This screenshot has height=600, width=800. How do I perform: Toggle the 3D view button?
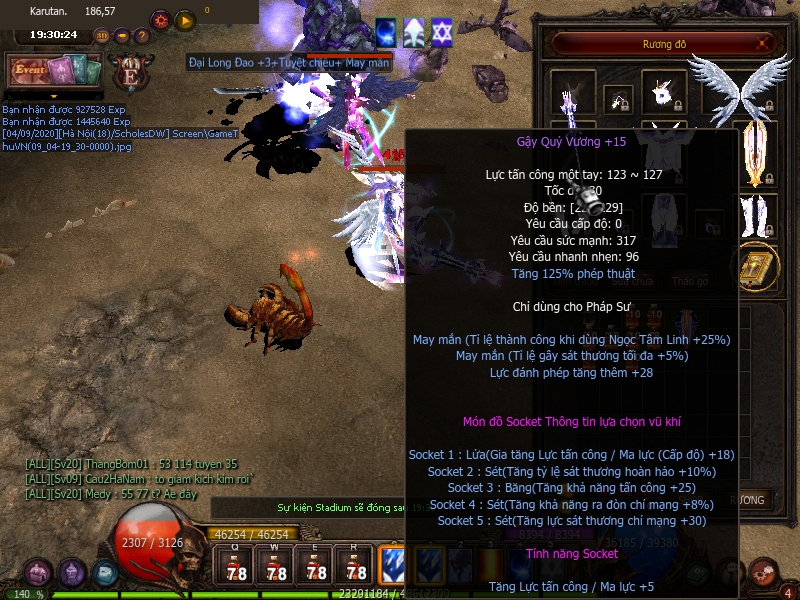tap(102, 36)
